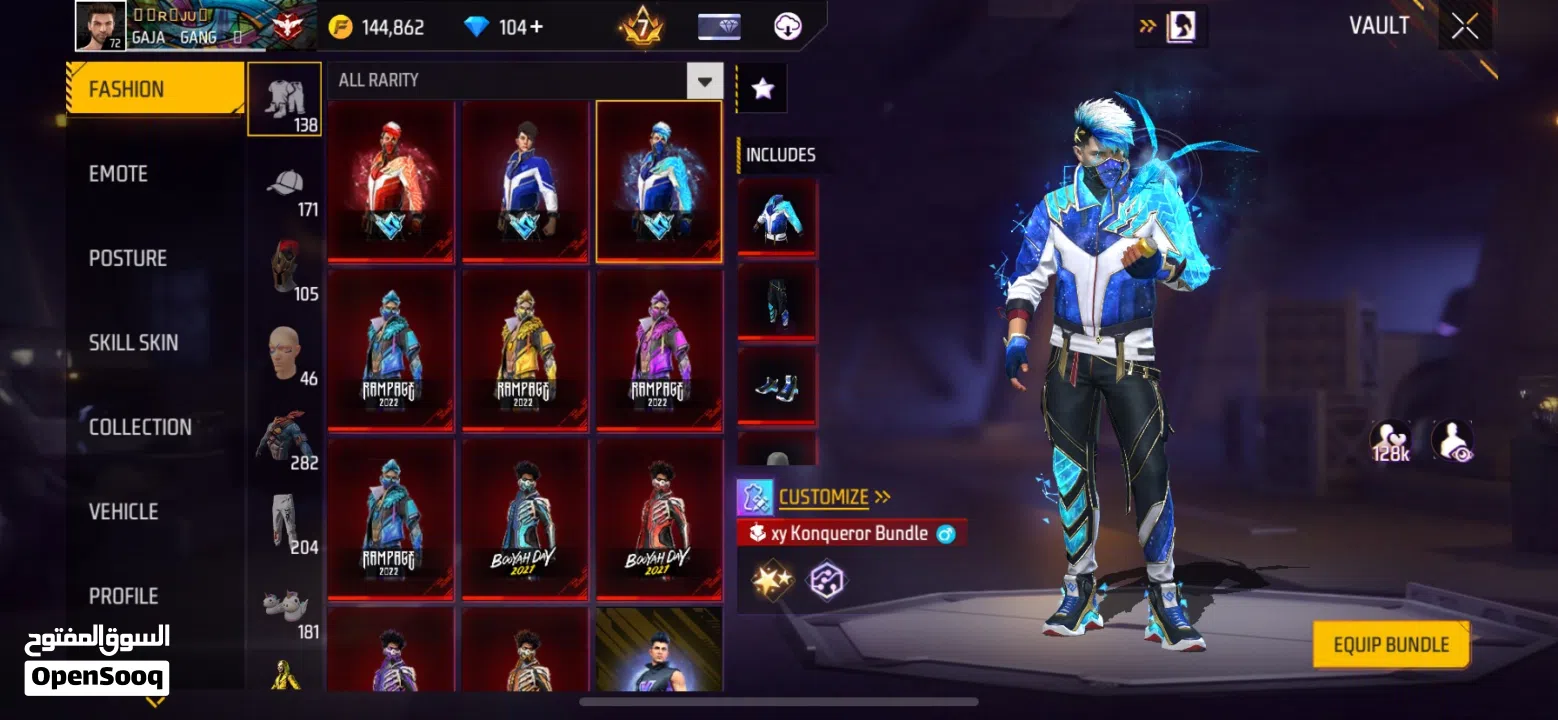
Task: Select the cap category showing 171 items
Action: pos(284,190)
